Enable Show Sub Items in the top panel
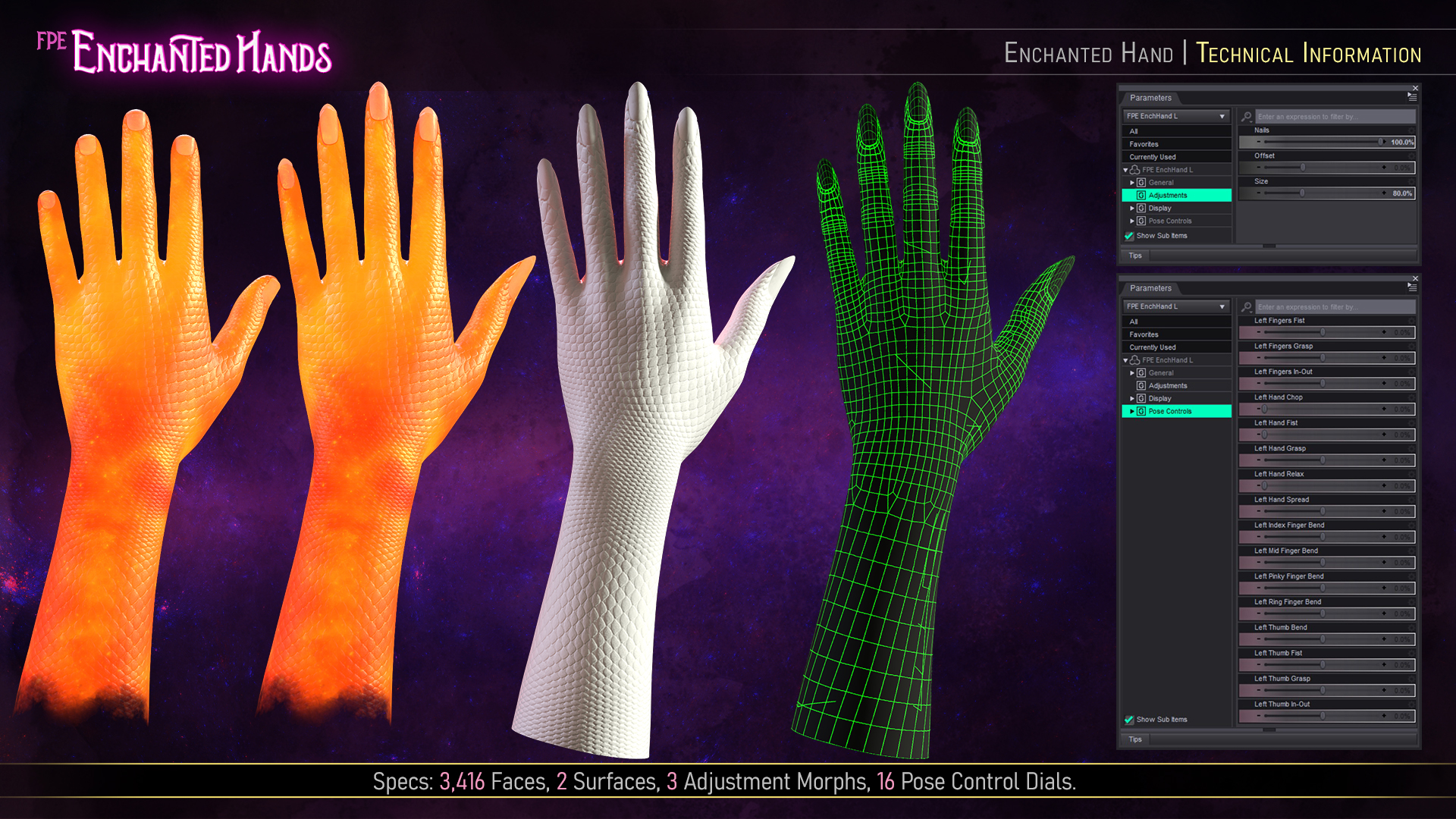1456x819 pixels. pyautogui.click(x=1128, y=236)
